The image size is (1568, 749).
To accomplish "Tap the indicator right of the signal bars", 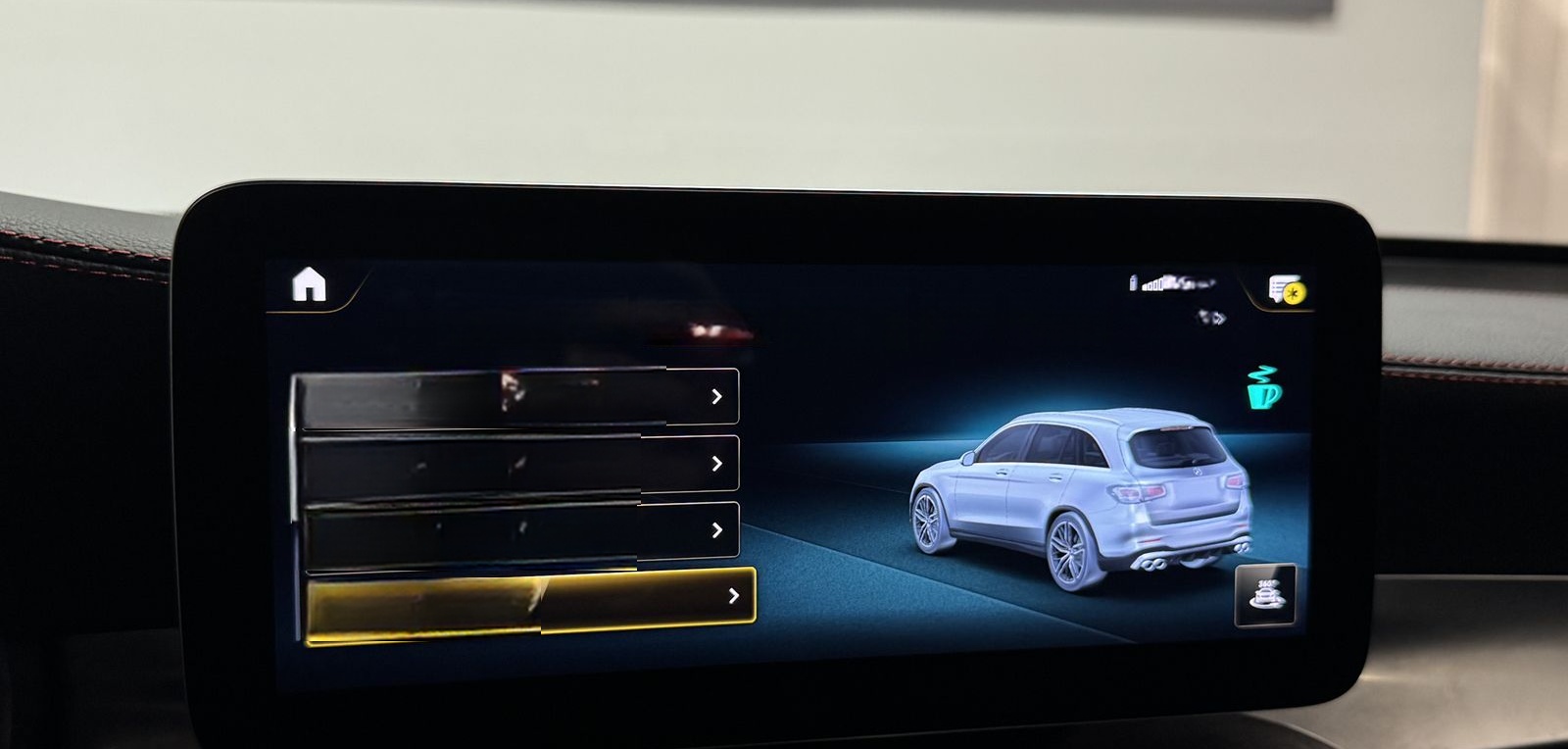I will click(x=1181, y=284).
